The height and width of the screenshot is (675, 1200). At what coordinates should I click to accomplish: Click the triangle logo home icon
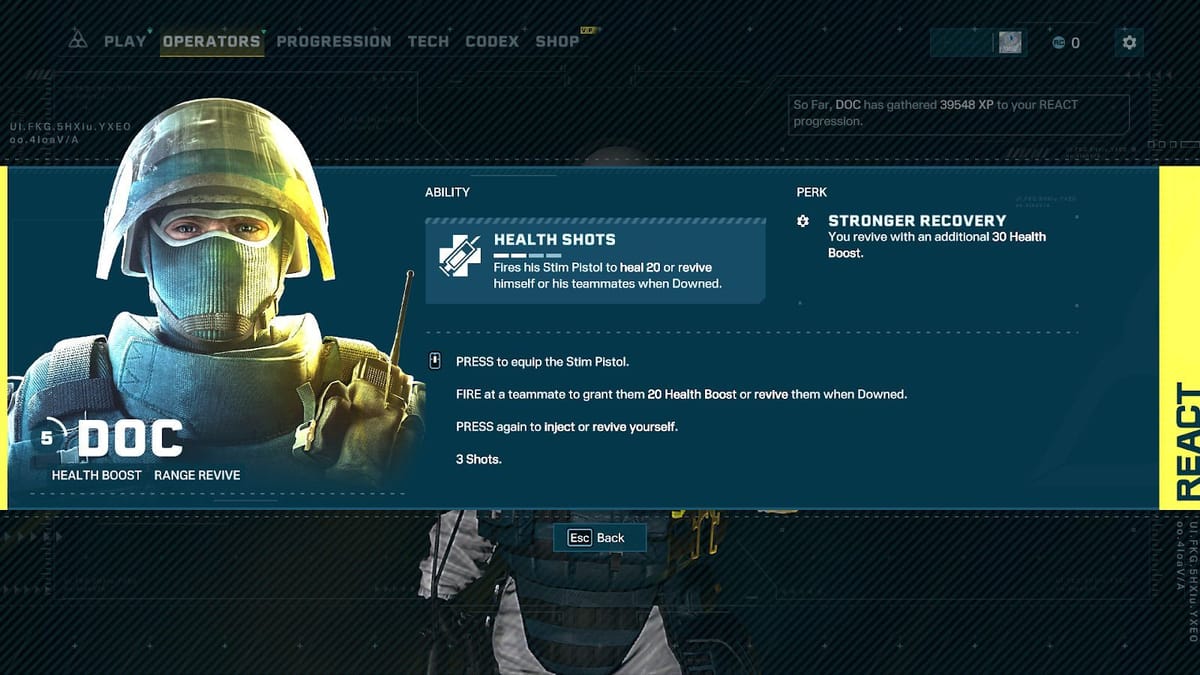[78, 41]
